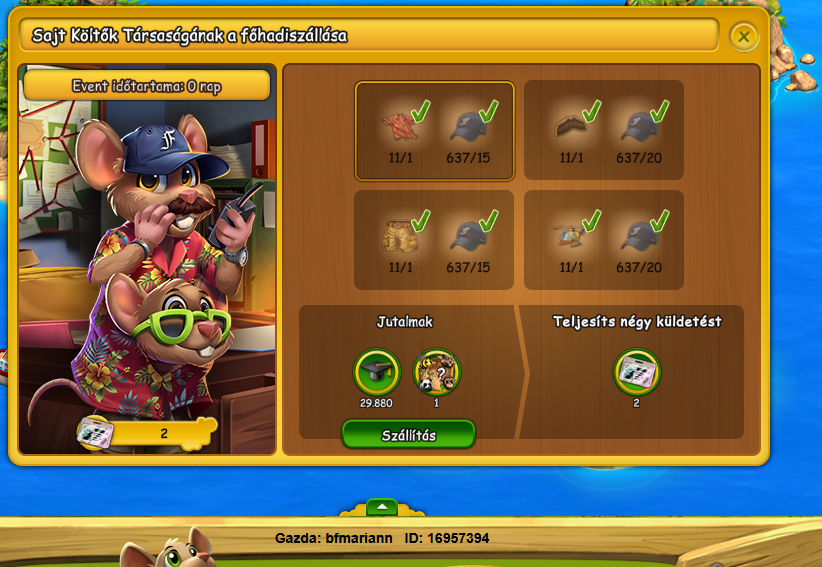Viewport: 822px width, 567px height.
Task: Choose the helicopter mission tile
Action: (x=604, y=240)
